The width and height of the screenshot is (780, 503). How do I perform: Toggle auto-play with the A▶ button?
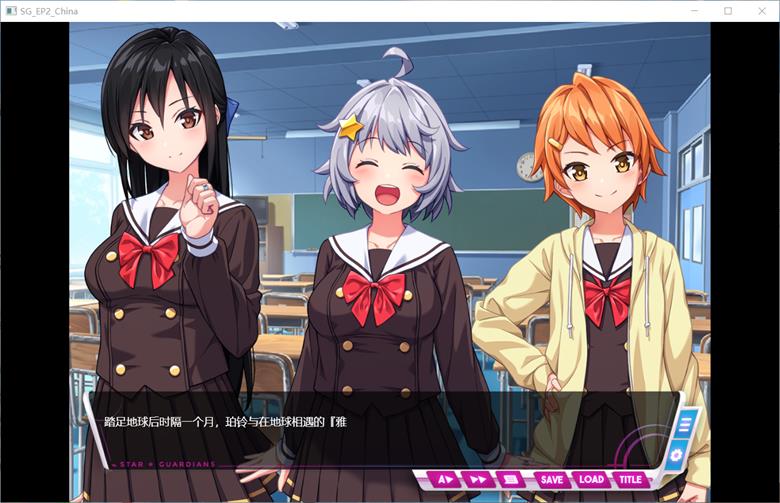coord(445,480)
